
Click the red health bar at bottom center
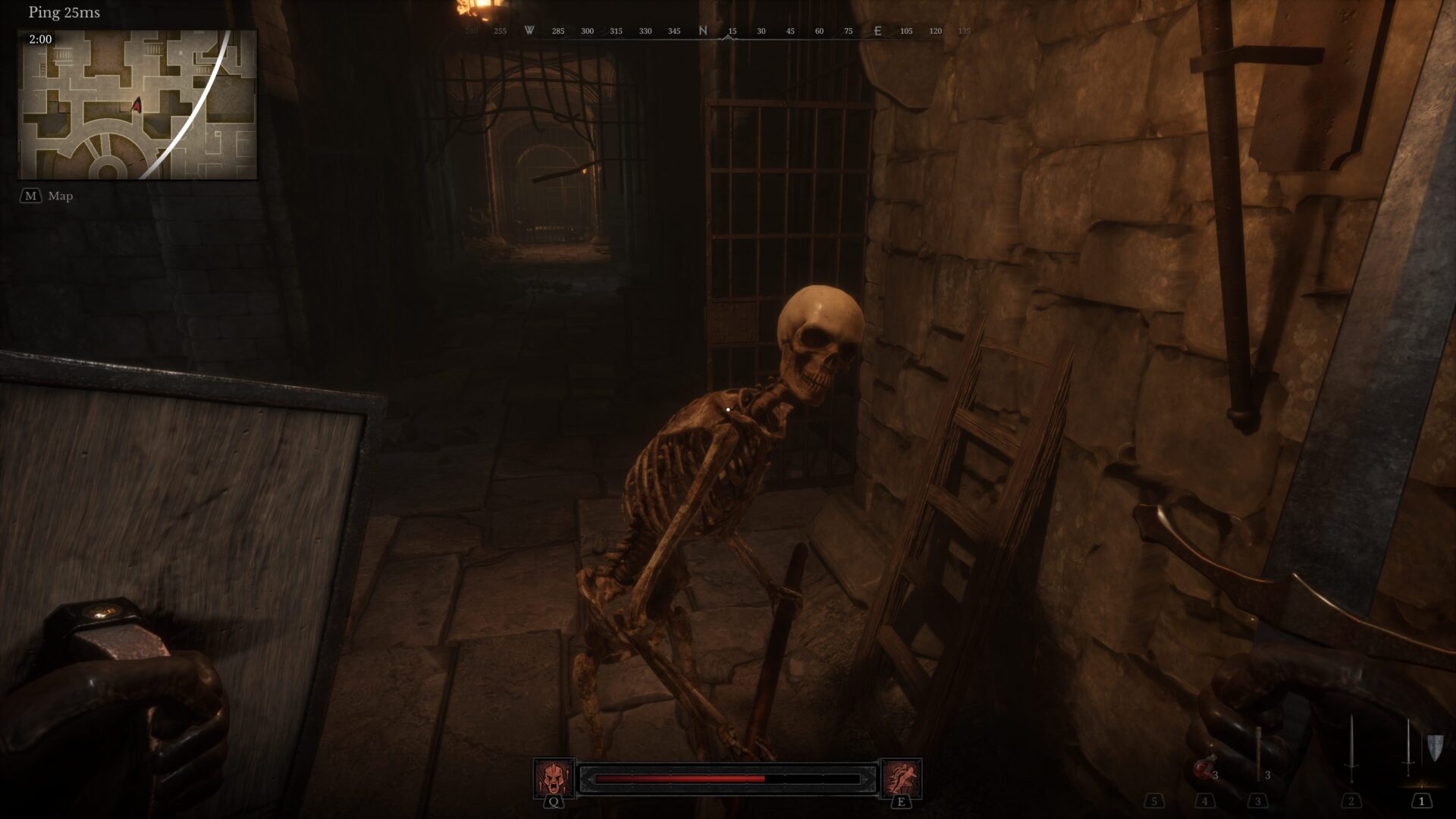(x=679, y=778)
